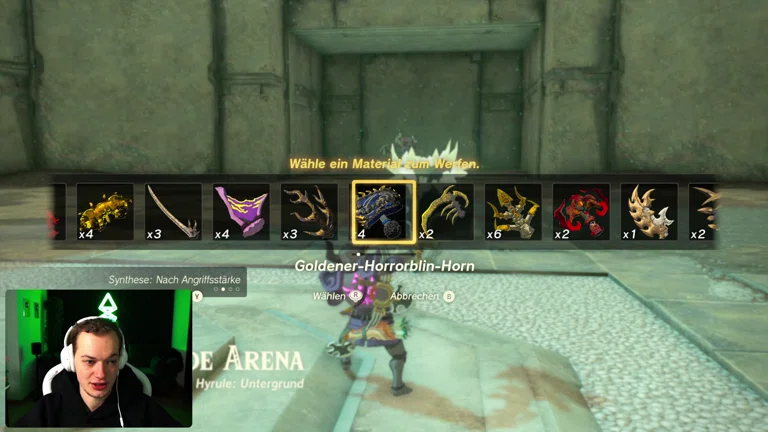Click the streamer webcam overlay
This screenshot has height=432, width=768.
tap(98, 358)
